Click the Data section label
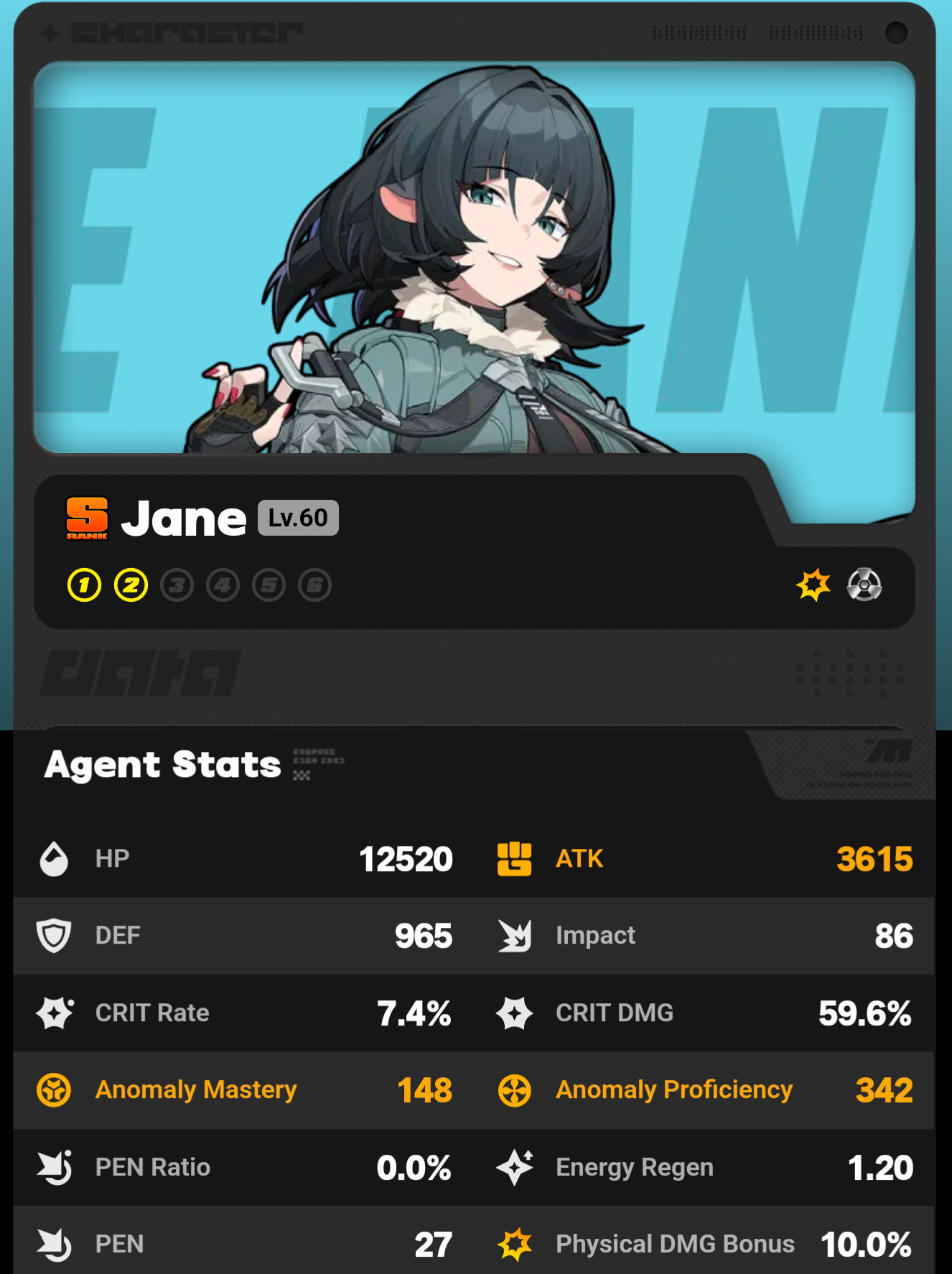Viewport: 952px width, 1274px height. pyautogui.click(x=139, y=672)
